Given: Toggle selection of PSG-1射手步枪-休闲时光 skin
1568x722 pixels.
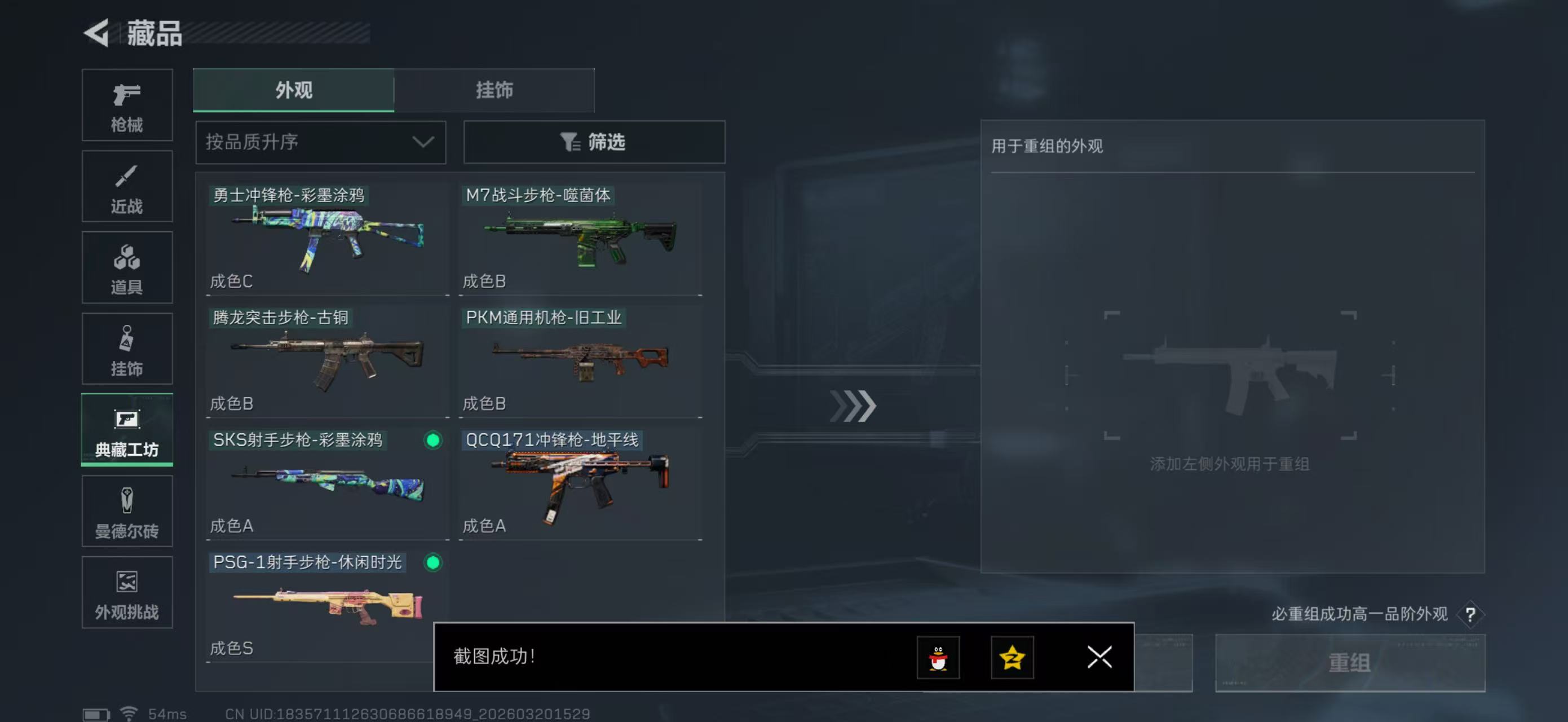Looking at the screenshot, I should click(x=432, y=563).
